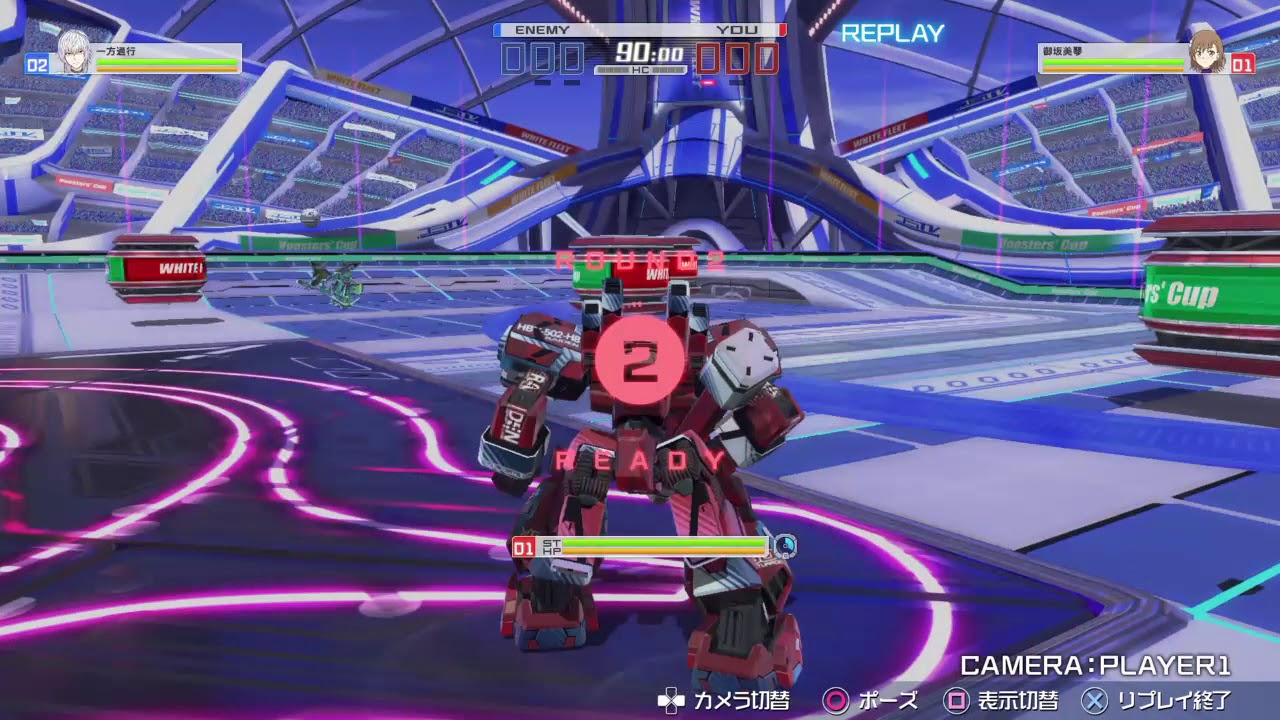1280x720 pixels.
Task: Select the 一方通行 character portrait
Action: coord(75,50)
